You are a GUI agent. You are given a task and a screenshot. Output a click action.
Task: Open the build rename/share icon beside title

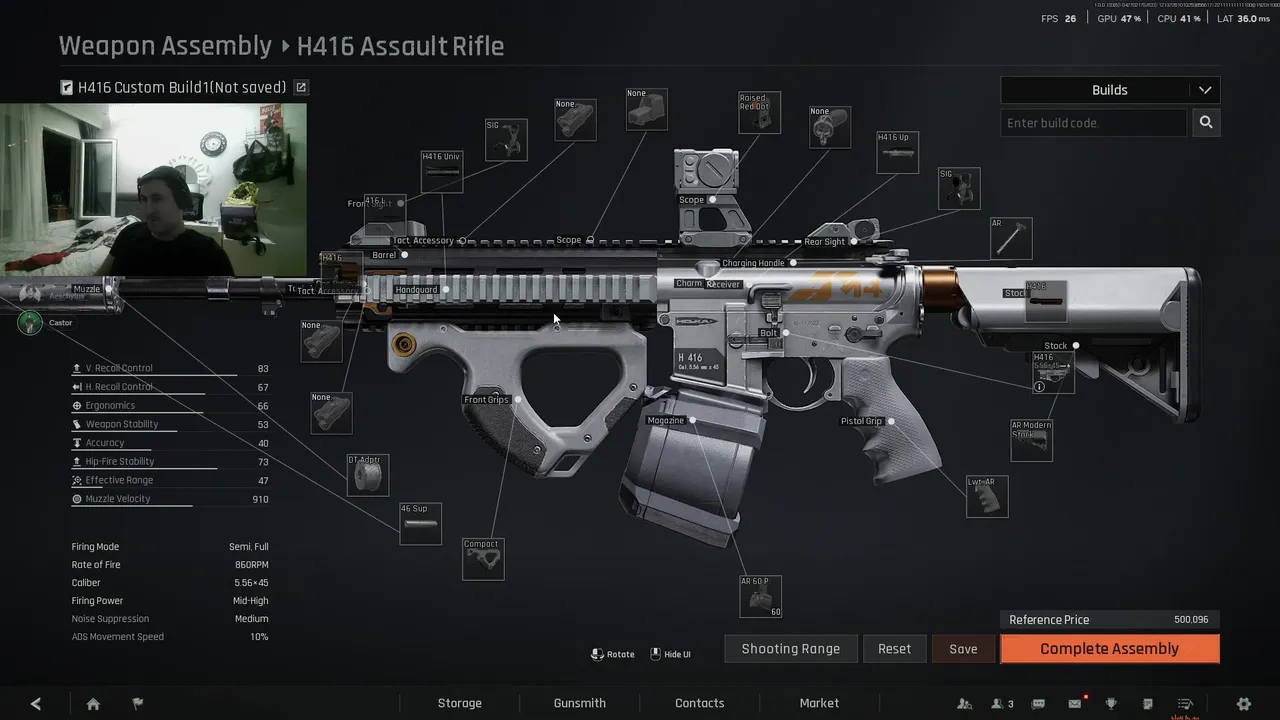301,88
